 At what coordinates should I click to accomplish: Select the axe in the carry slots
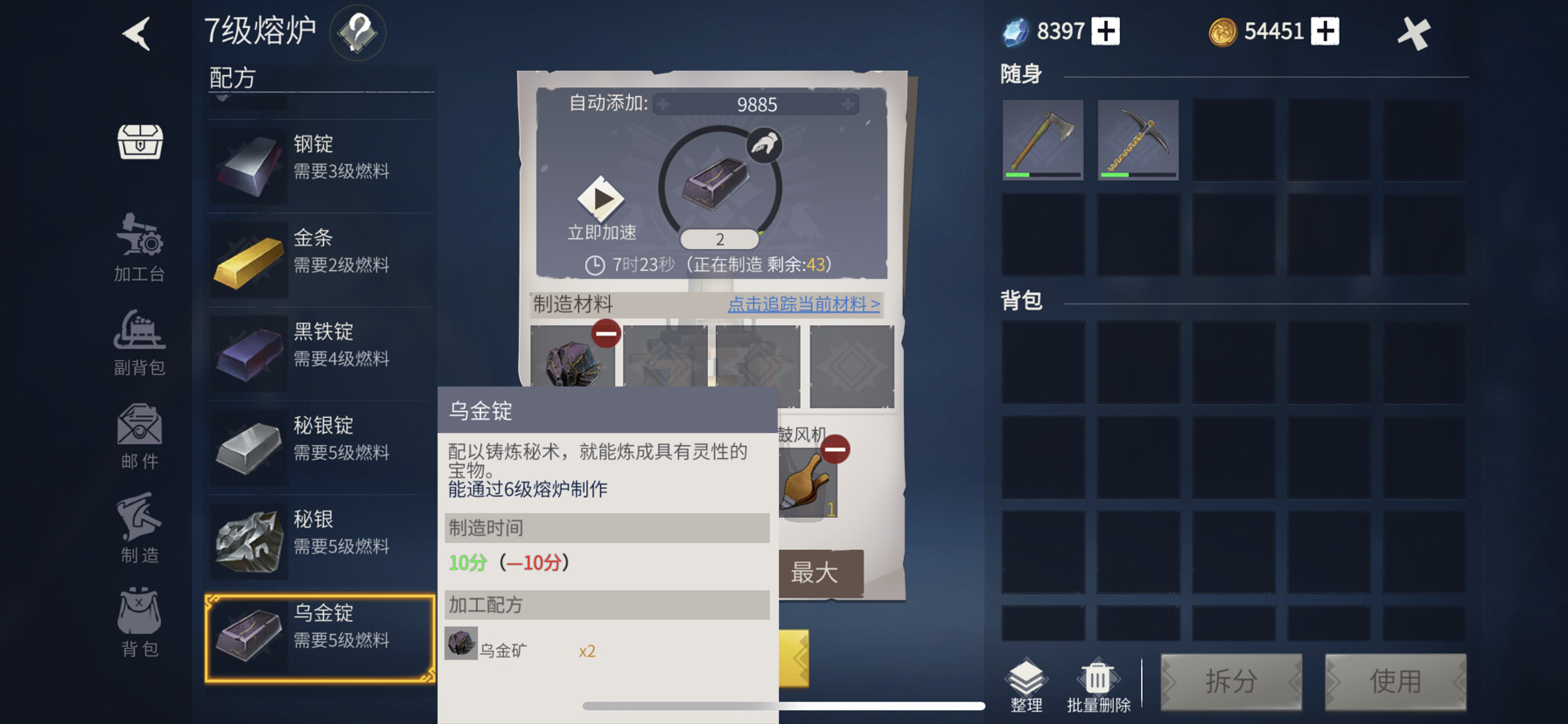[x=1042, y=139]
